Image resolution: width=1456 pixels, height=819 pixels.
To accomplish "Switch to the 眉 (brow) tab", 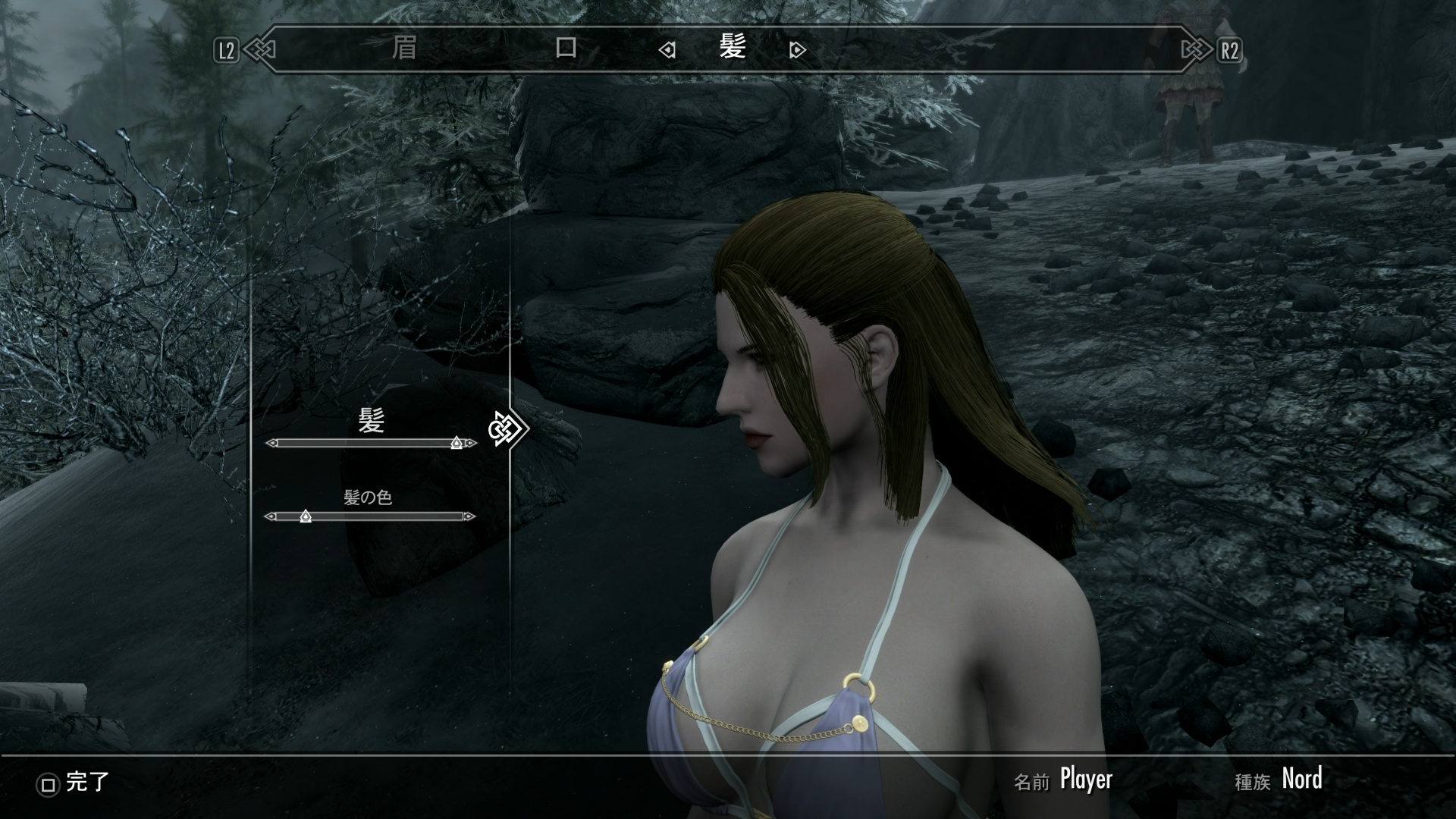I will pos(404,49).
